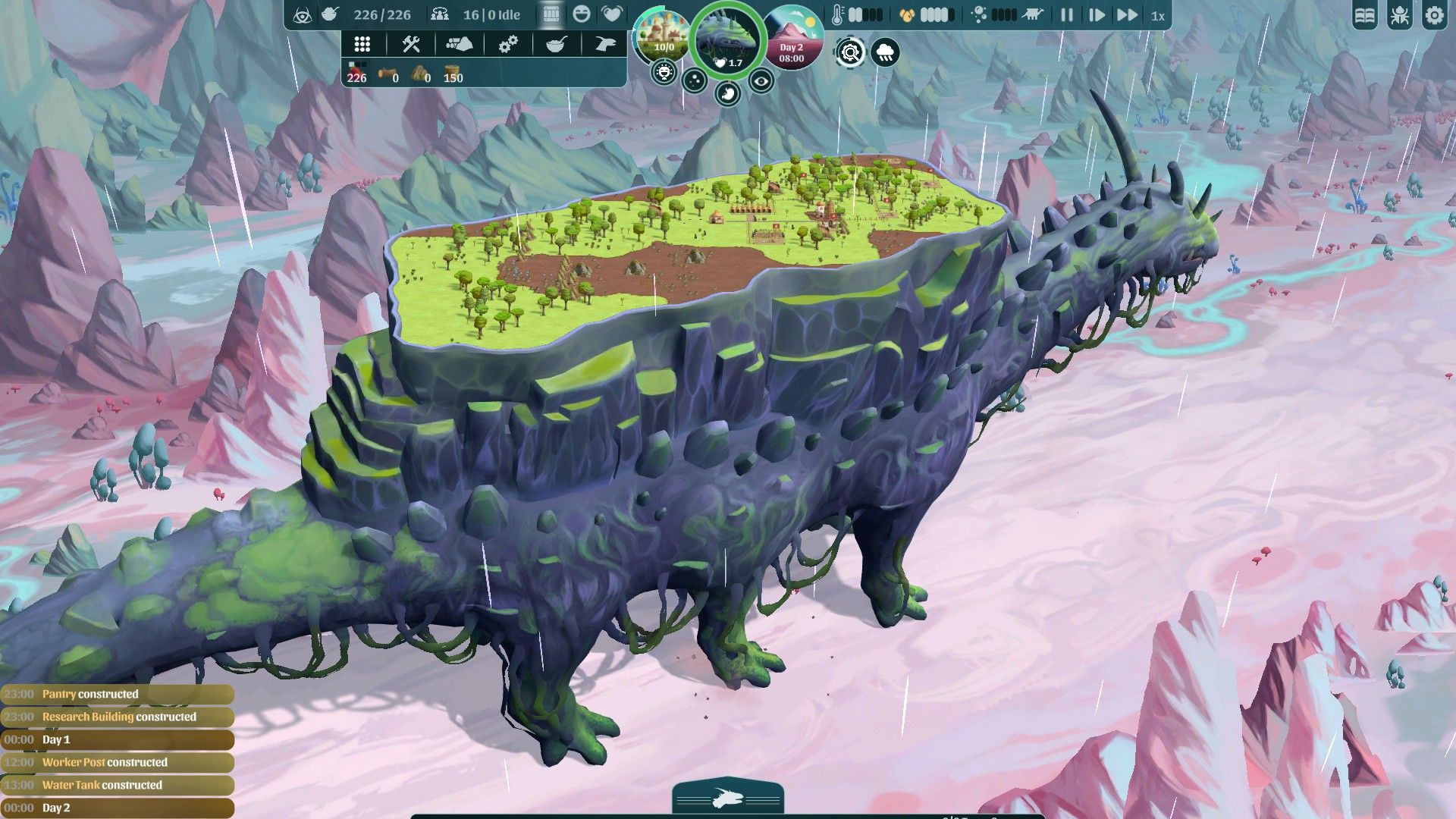Open the bug report button
The width and height of the screenshot is (1456, 819).
pyautogui.click(x=1400, y=16)
